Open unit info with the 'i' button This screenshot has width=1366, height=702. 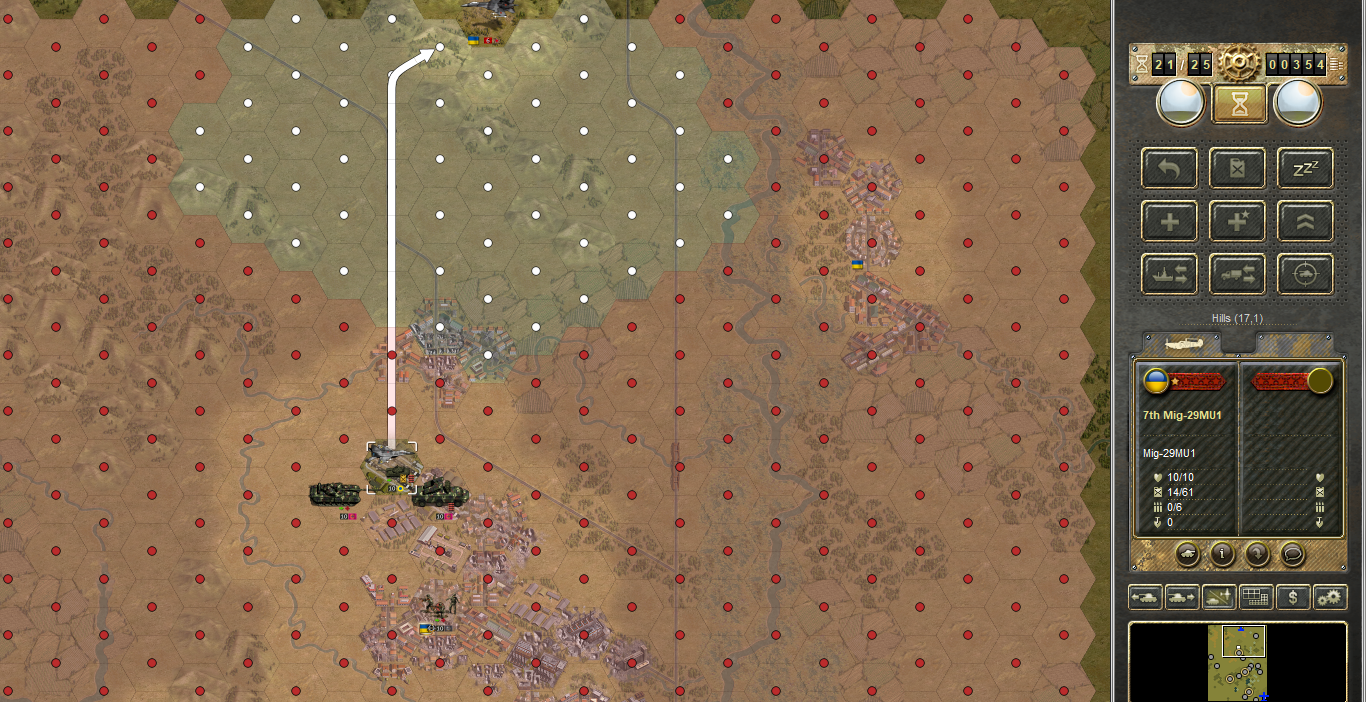tap(1222, 552)
